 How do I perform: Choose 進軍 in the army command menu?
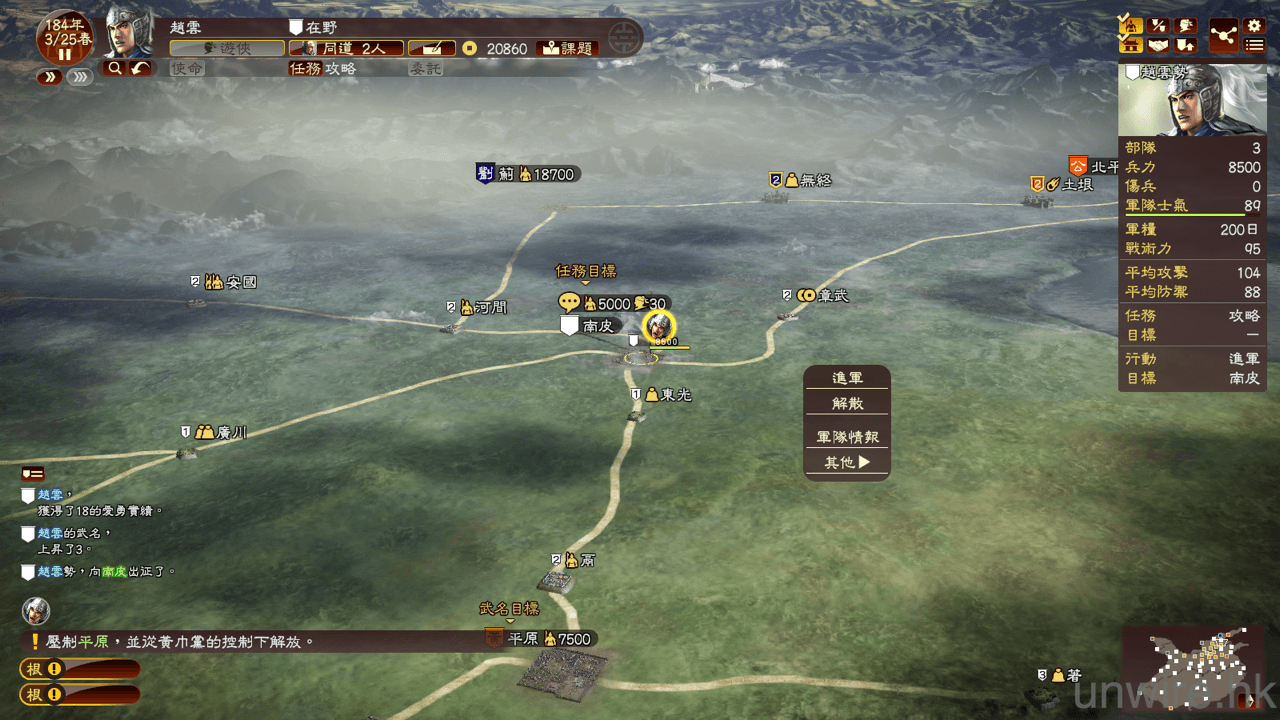[x=846, y=378]
